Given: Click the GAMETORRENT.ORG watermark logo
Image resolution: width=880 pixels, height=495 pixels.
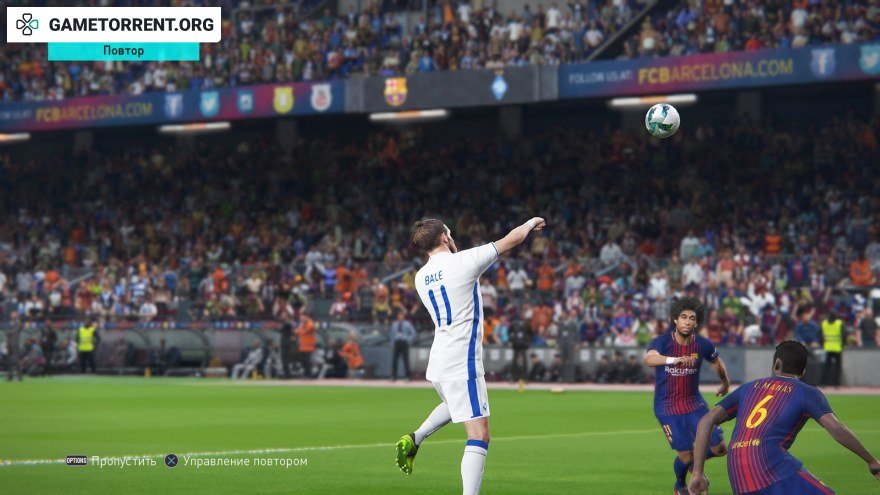Looking at the screenshot, I should tap(113, 24).
